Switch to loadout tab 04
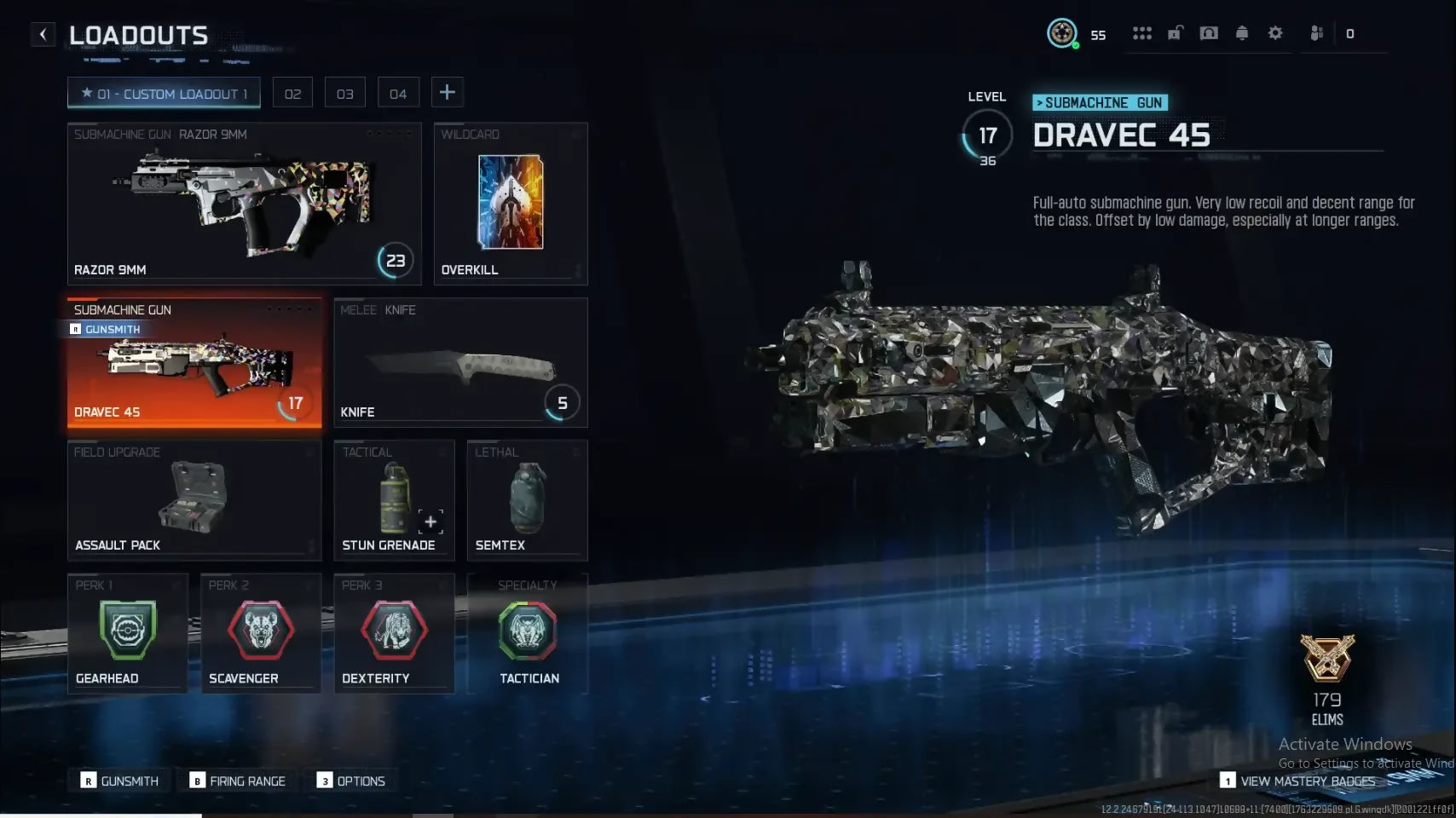 coord(398,93)
